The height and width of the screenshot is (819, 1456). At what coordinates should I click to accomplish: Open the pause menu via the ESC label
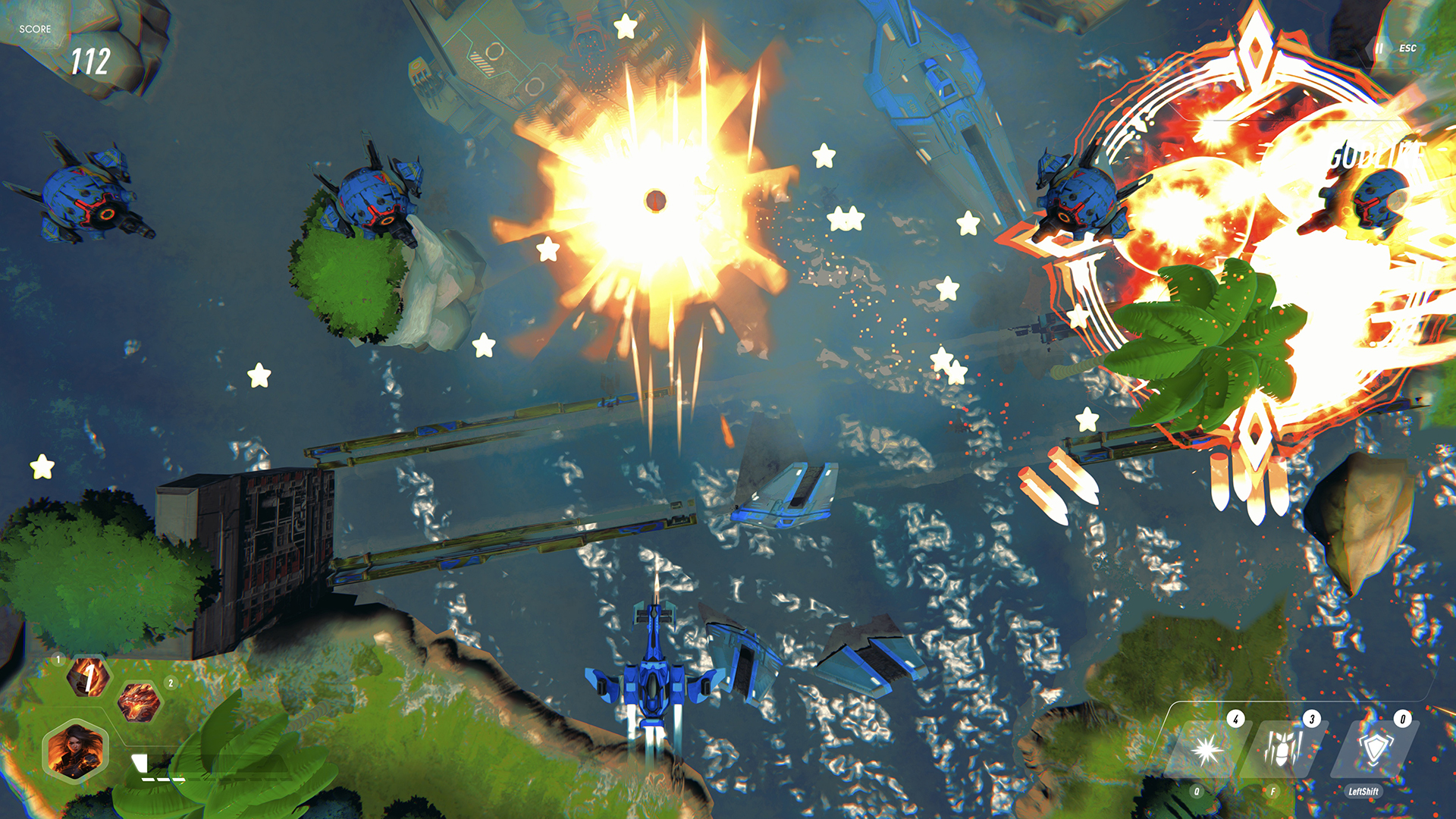1407,50
